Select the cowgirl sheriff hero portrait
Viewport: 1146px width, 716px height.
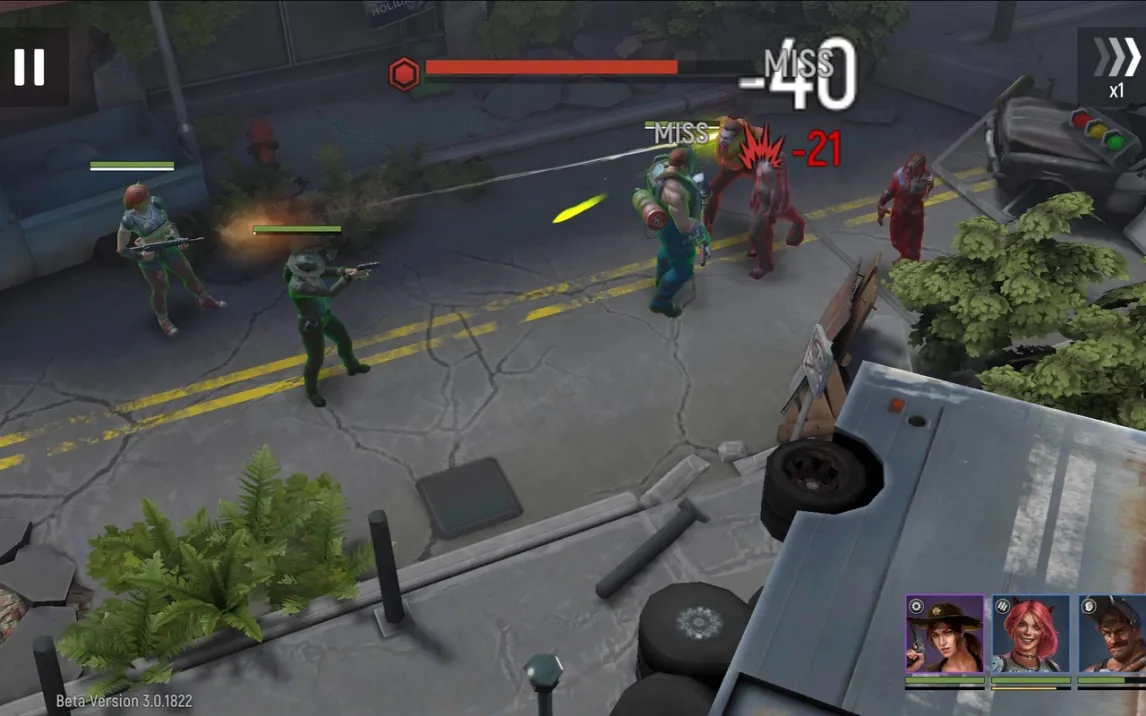tap(944, 634)
